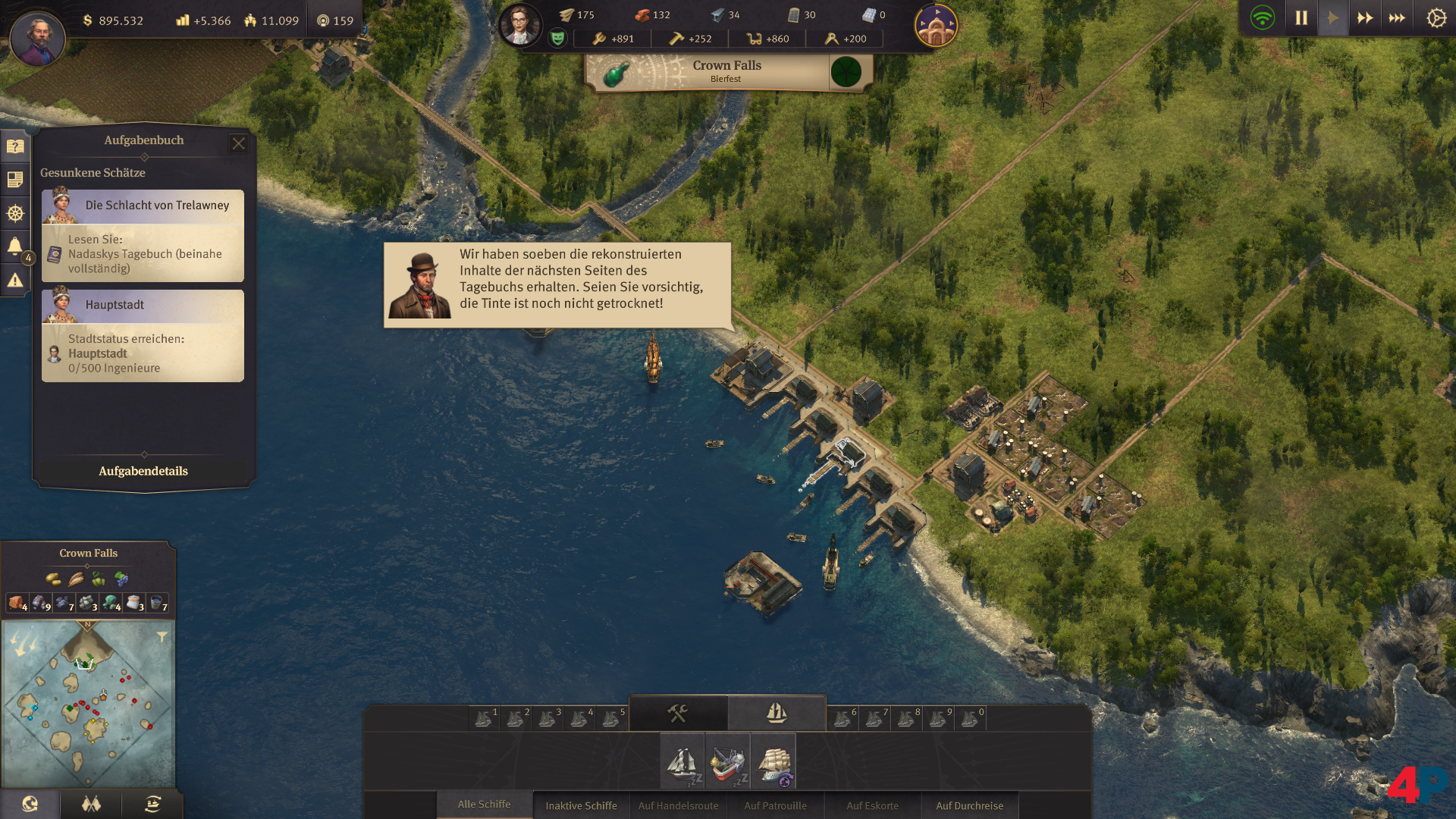Open the notifications bell icon
1456x819 pixels.
pyautogui.click(x=15, y=246)
